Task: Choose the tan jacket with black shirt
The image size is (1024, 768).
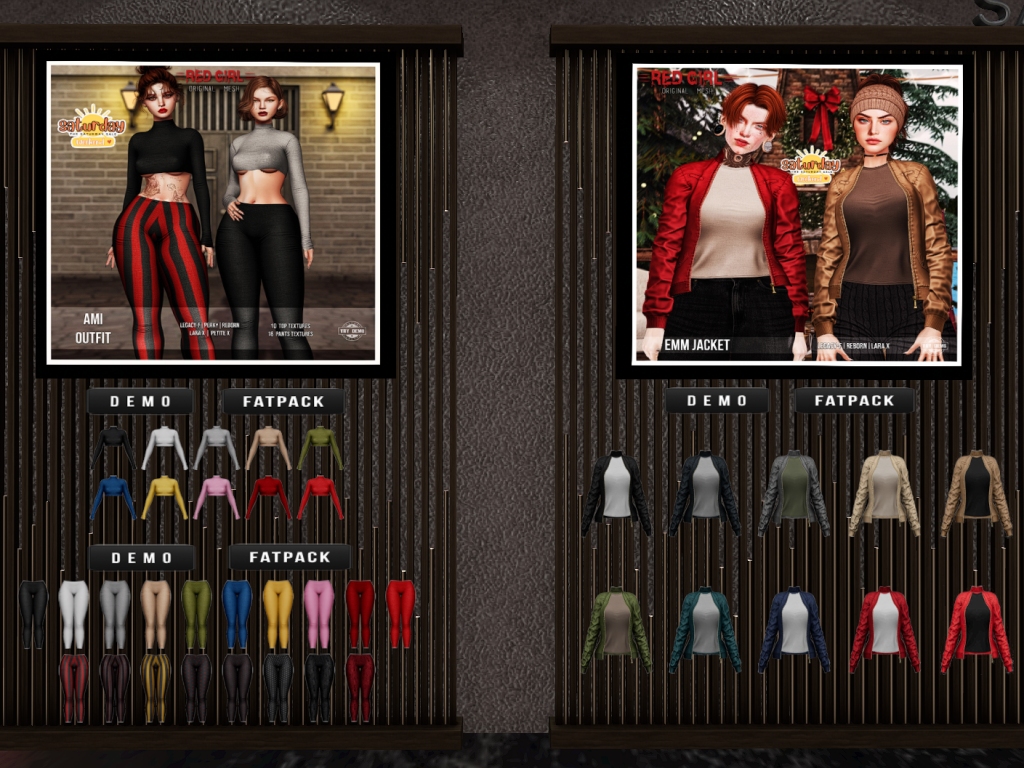Action: tap(976, 494)
